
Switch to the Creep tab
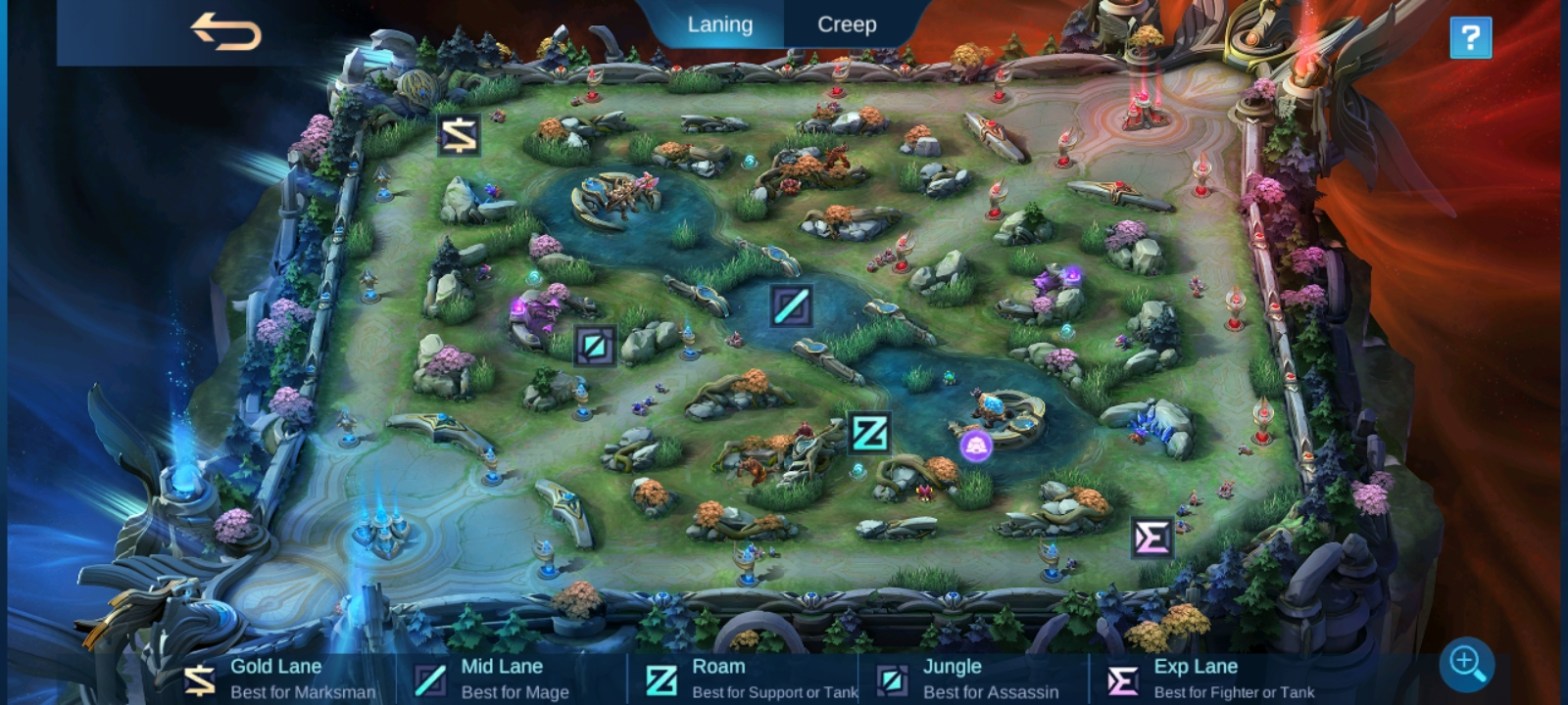click(847, 25)
